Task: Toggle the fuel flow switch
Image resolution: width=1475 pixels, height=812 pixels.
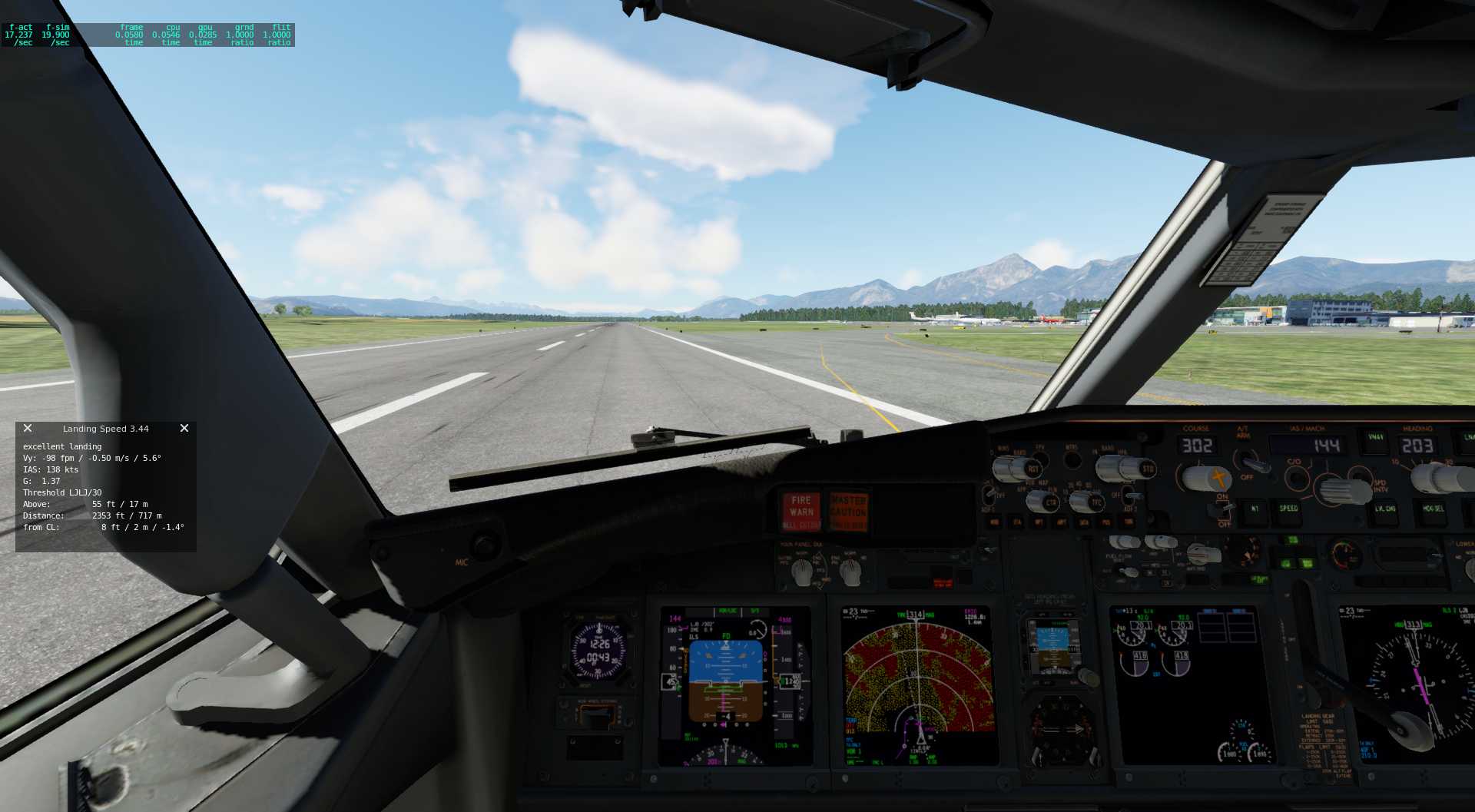Action: (1126, 573)
